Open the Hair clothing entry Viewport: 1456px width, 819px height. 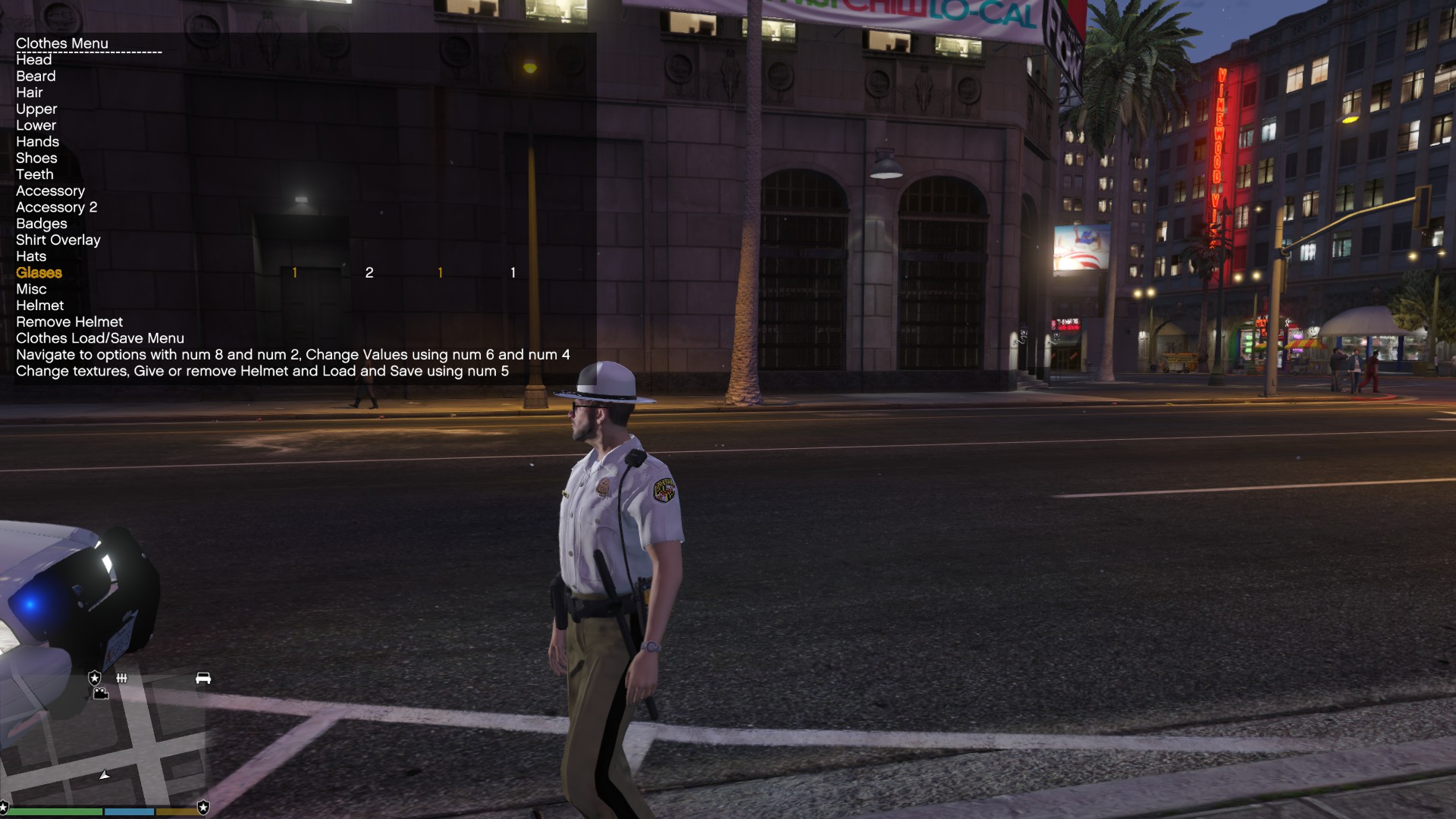[30, 93]
